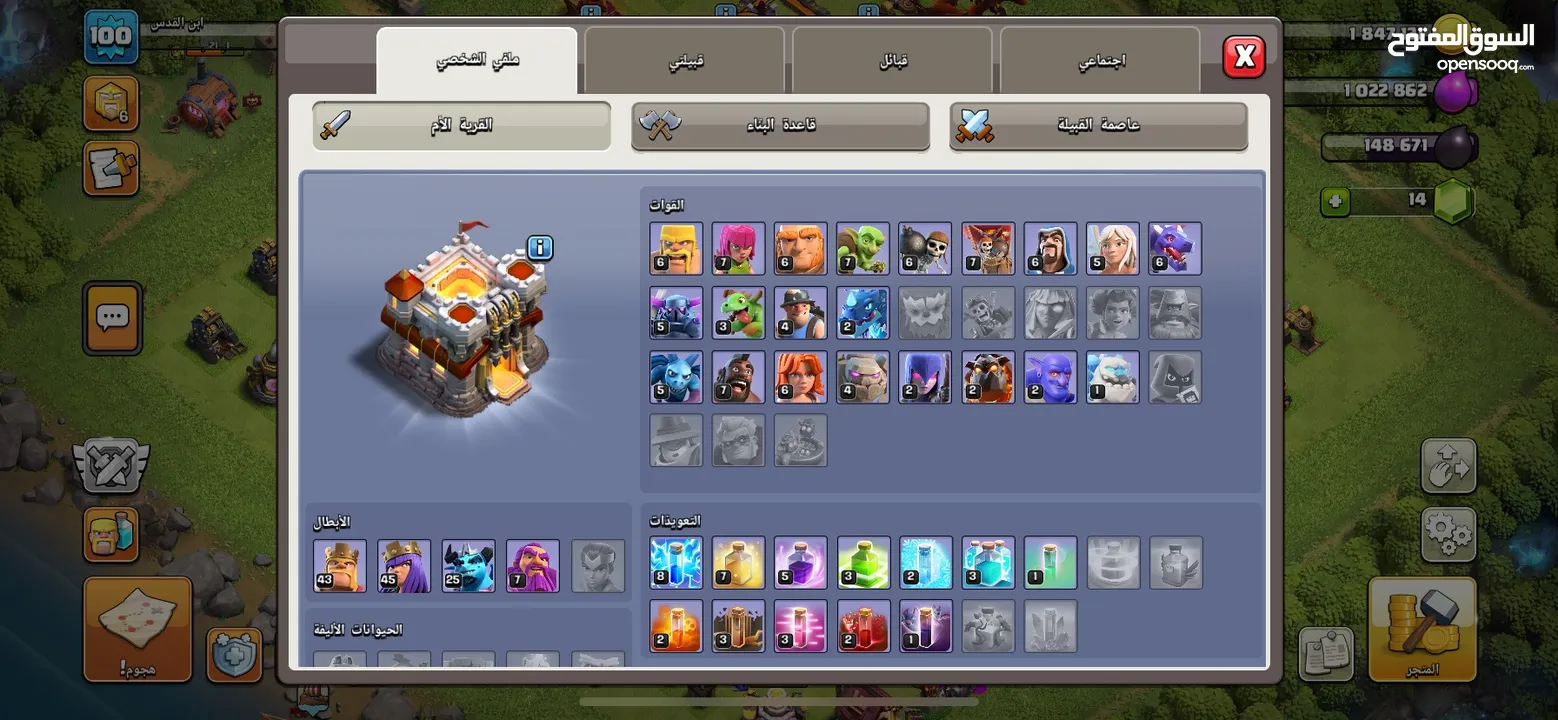Open the chat message panel

pos(111,320)
